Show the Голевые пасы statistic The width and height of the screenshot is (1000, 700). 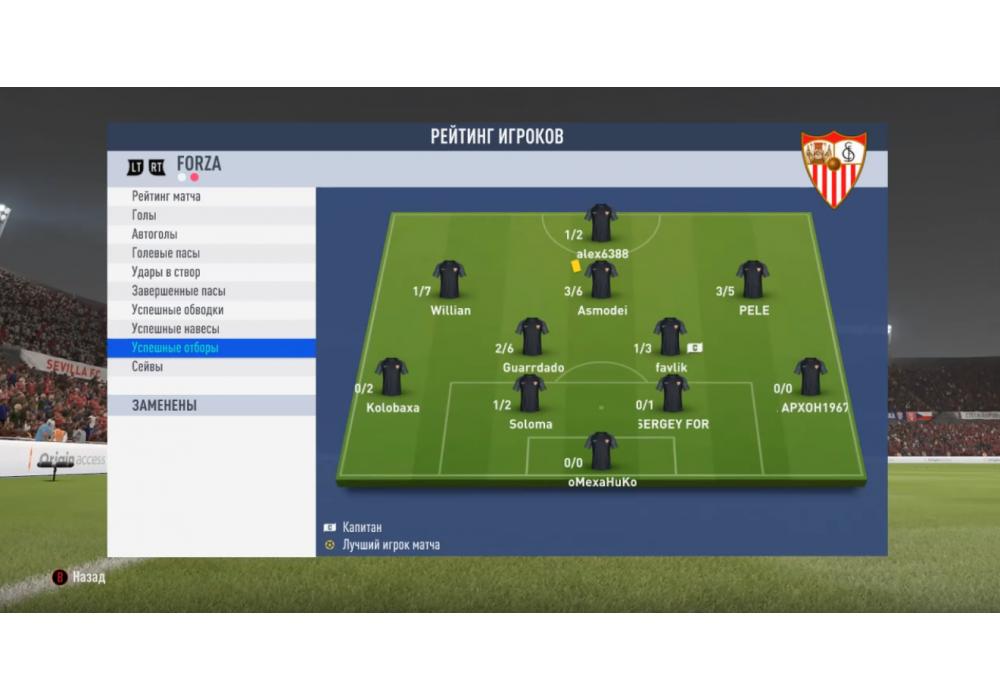tap(165, 253)
